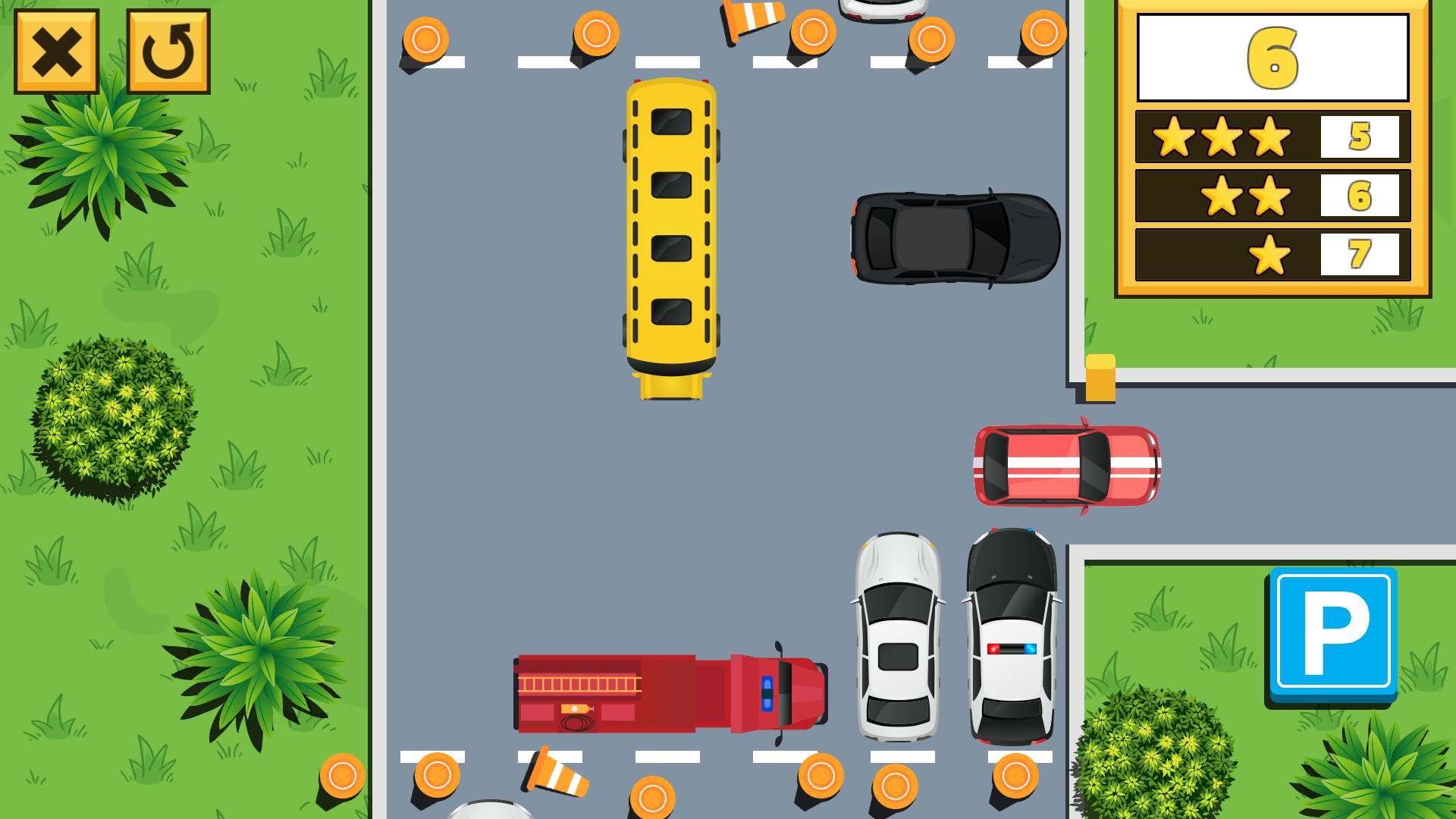The height and width of the screenshot is (819, 1456).
Task: Select the yellow school bus
Action: pyautogui.click(x=671, y=227)
